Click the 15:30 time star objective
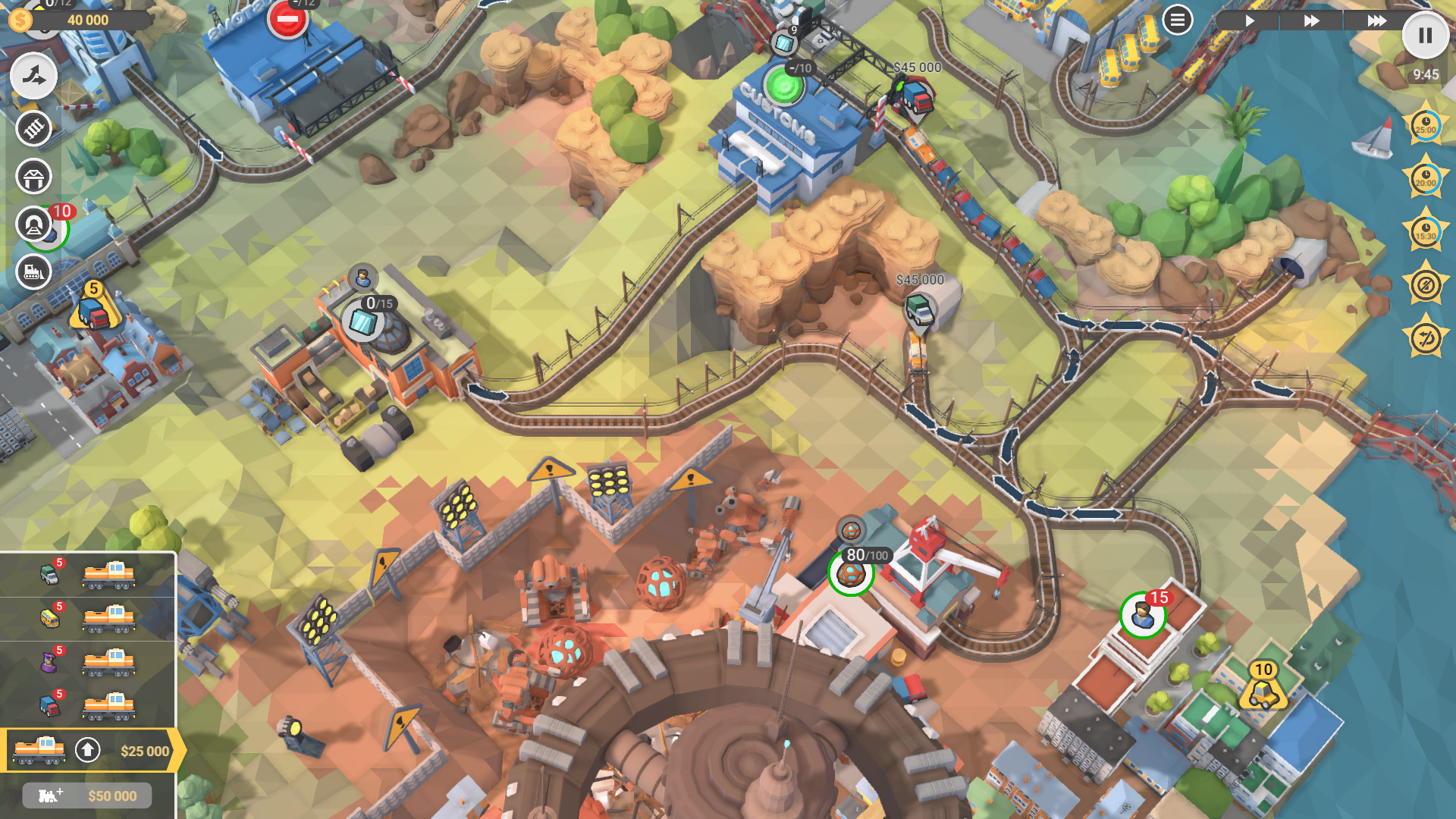This screenshot has width=1456, height=819. (1425, 231)
